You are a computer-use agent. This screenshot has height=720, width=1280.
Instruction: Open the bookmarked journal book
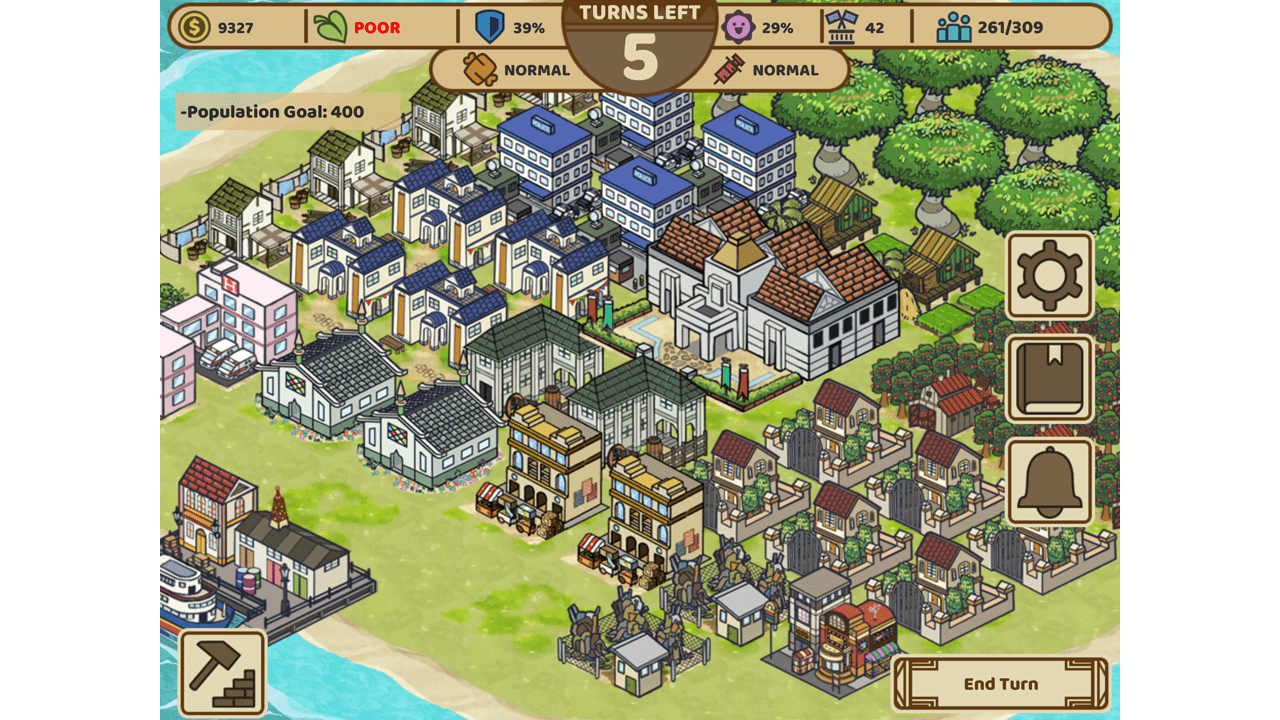coord(1049,379)
